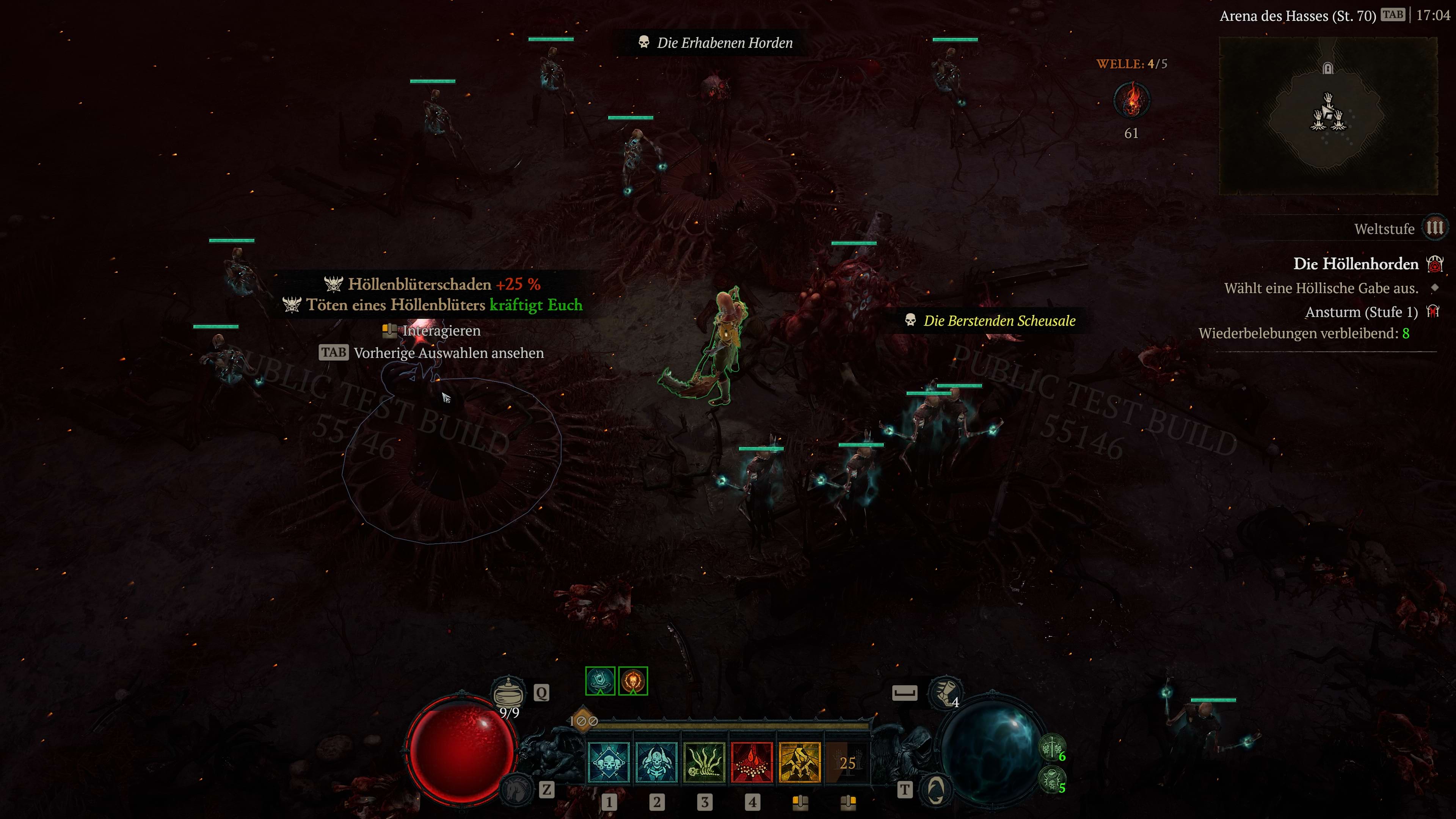
Task: Choose the Die Berstenden Scheusale offering
Action: click(x=999, y=321)
